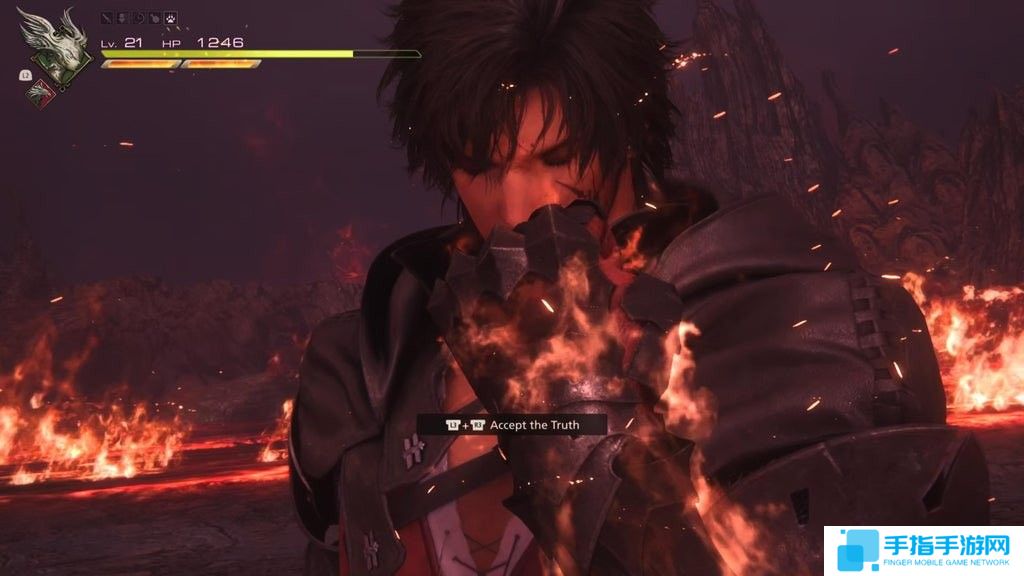Click the downward arrow status icon
Image resolution: width=1024 pixels, height=576 pixels.
123,18
